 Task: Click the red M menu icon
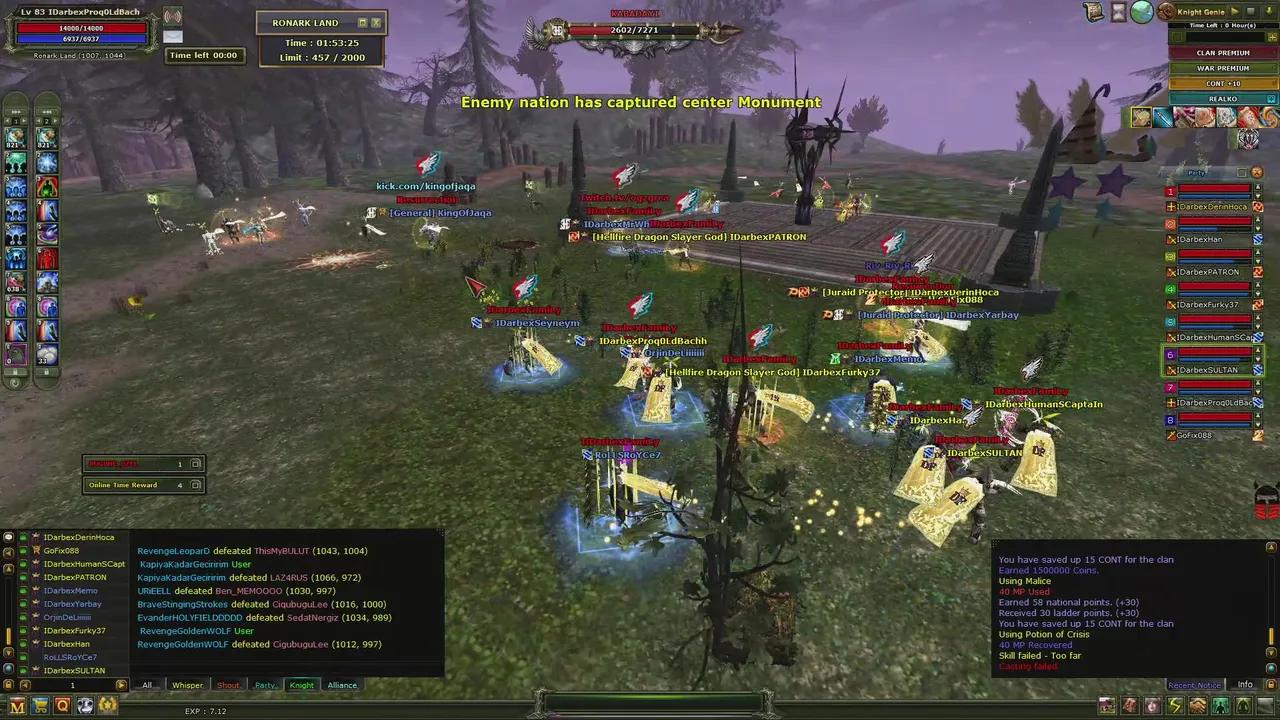17,706
